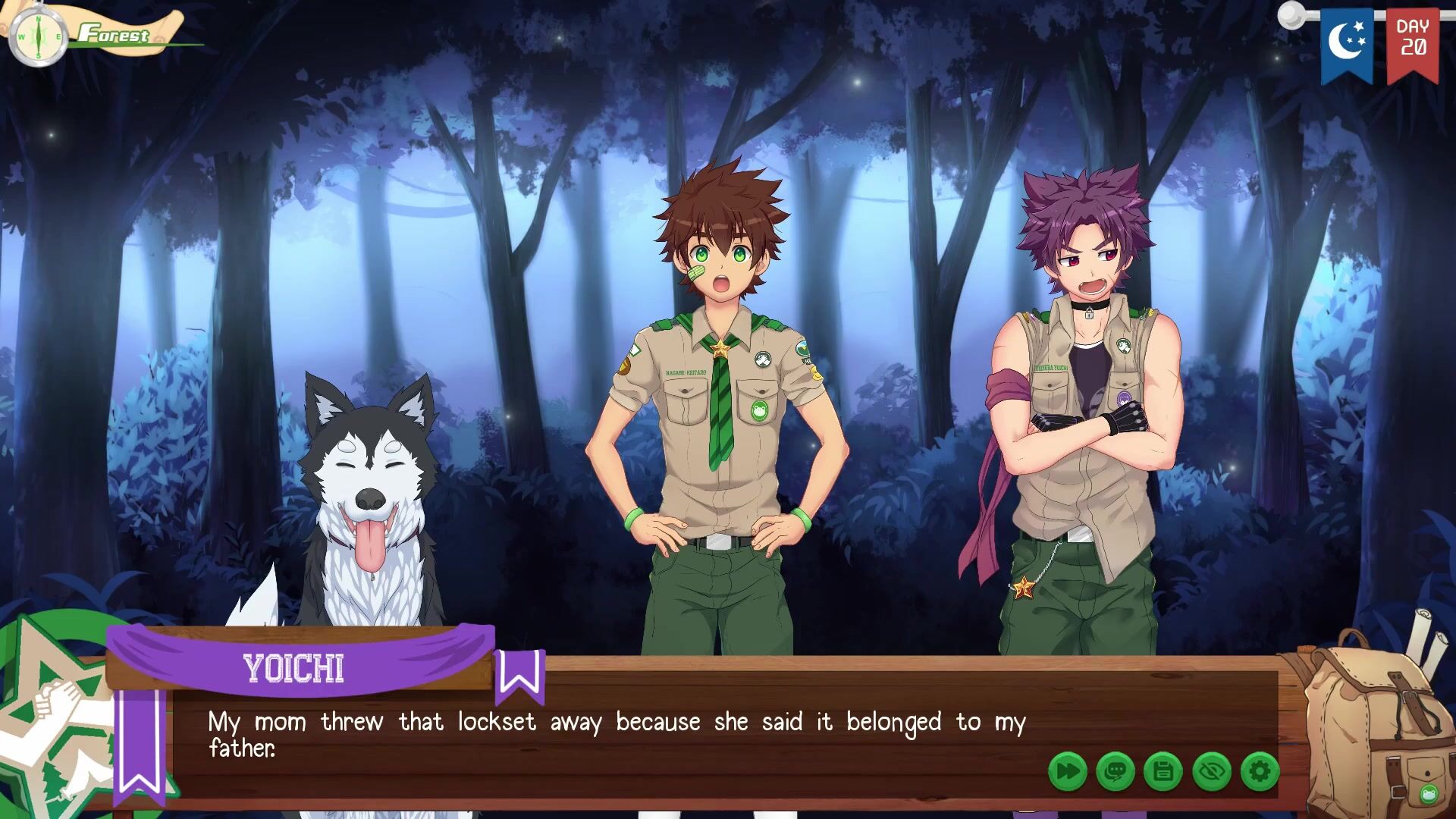Viewport: 1456px width, 819px height.
Task: Open the dialogue history log
Action: [x=1115, y=772]
